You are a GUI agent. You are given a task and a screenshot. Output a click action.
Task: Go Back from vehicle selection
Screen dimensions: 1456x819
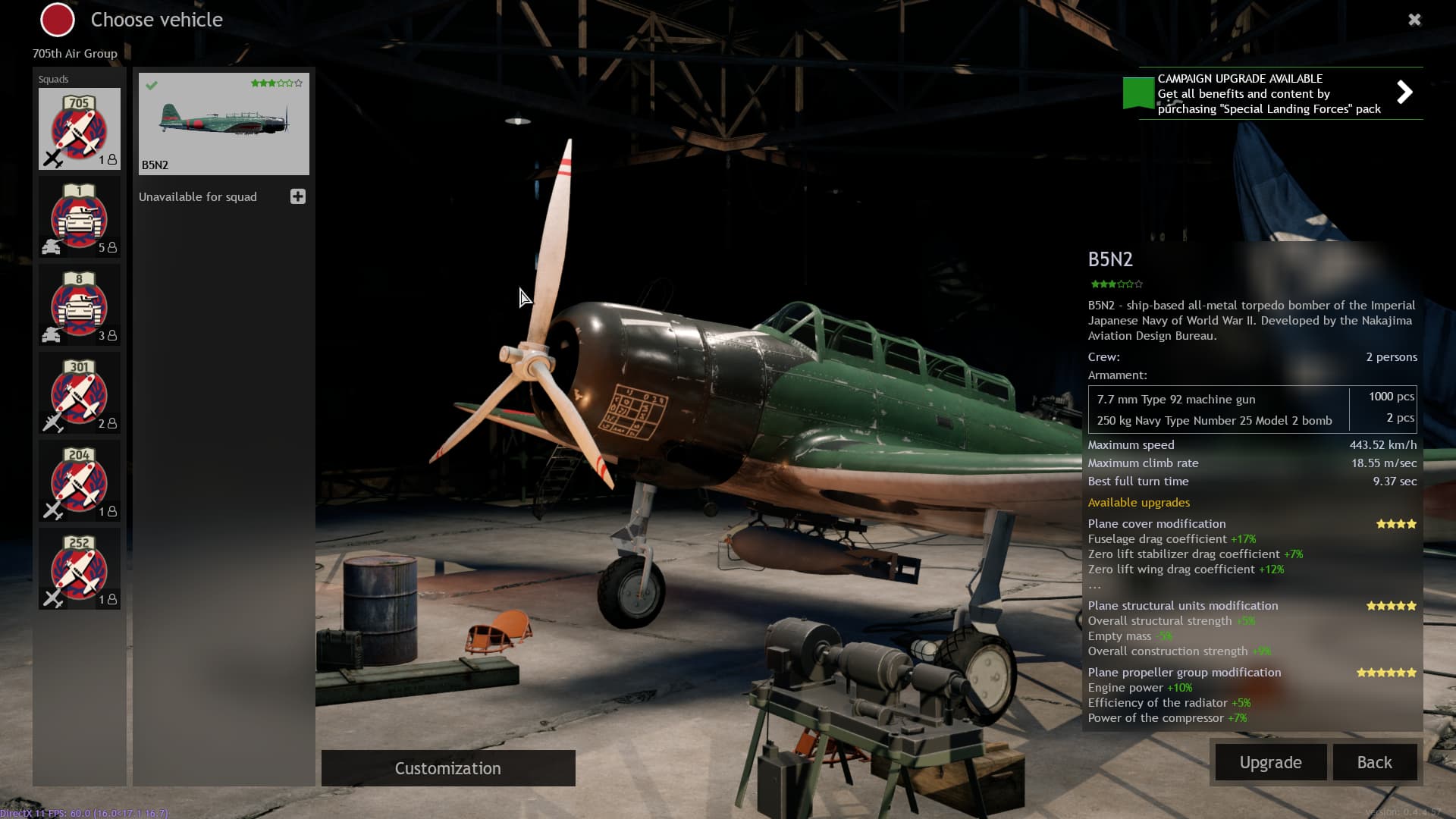(1374, 762)
